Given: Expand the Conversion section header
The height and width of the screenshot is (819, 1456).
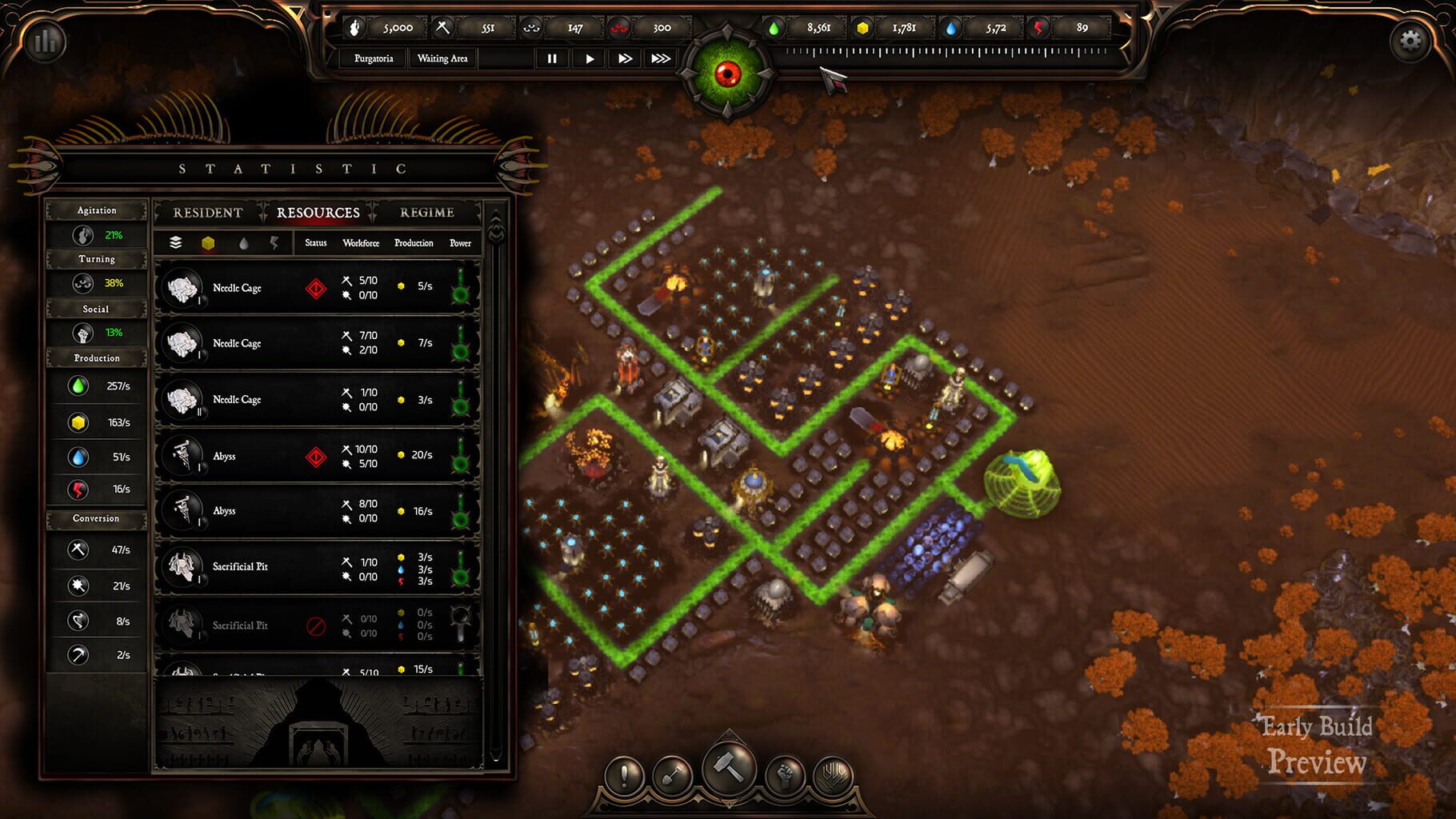Looking at the screenshot, I should 95,519.
